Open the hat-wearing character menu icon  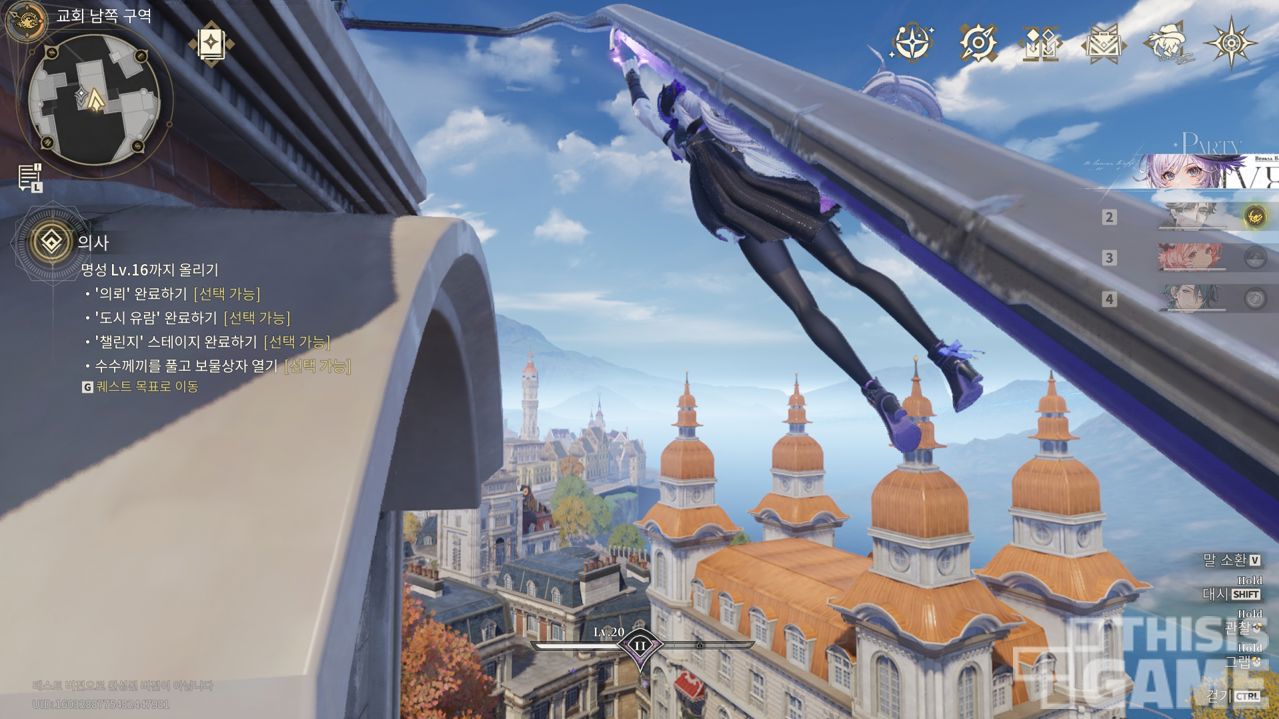point(1166,42)
